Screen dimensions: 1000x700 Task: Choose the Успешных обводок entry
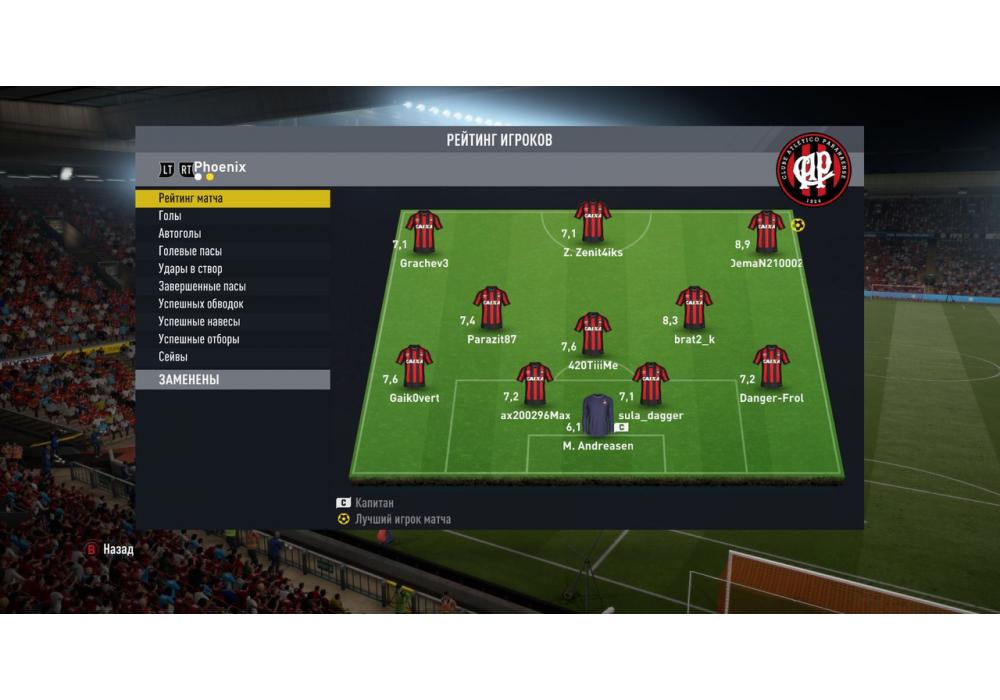point(232,304)
